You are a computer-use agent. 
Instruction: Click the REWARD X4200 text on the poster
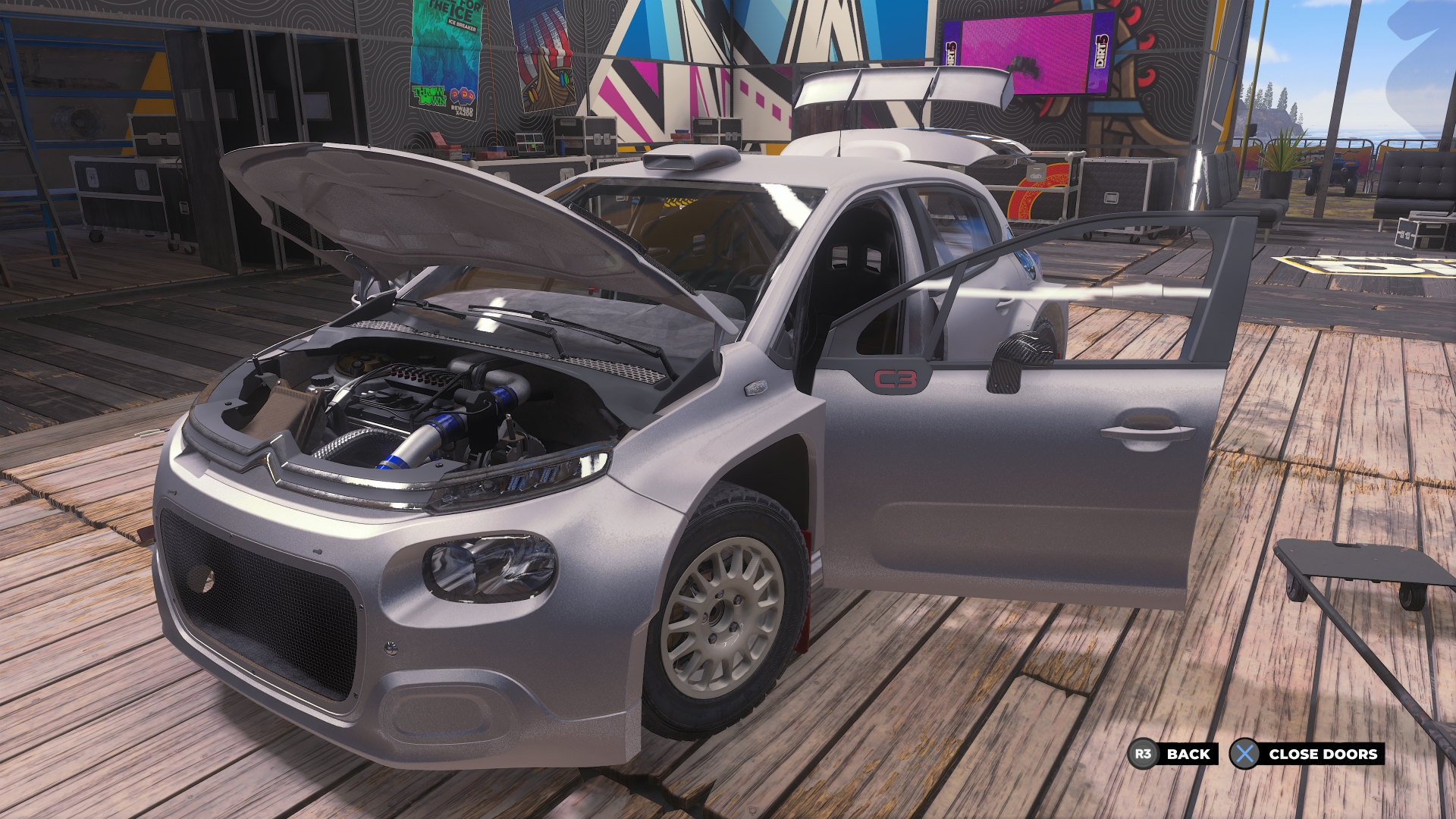[x=462, y=112]
